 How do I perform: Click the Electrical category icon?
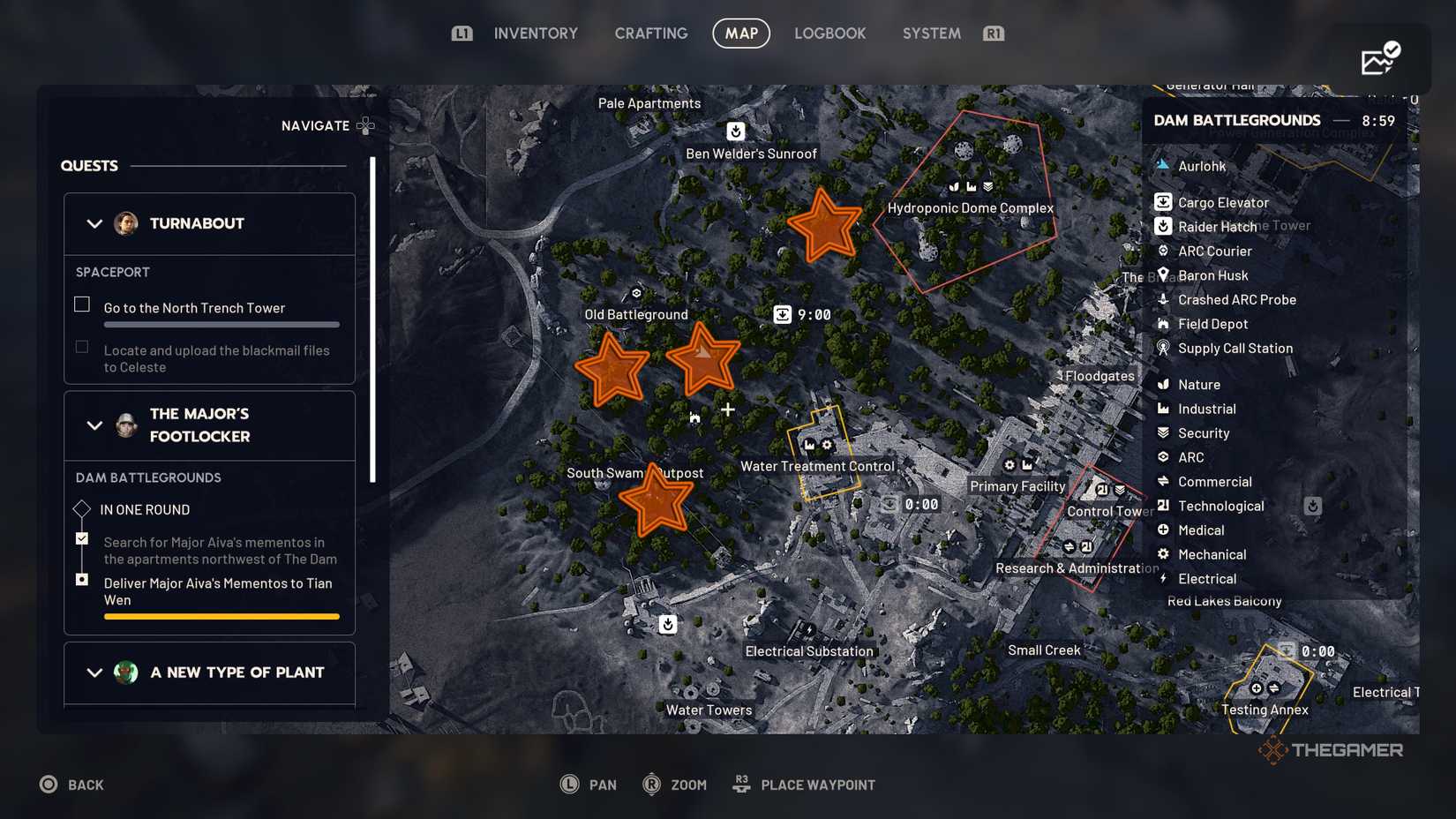[x=1164, y=579]
